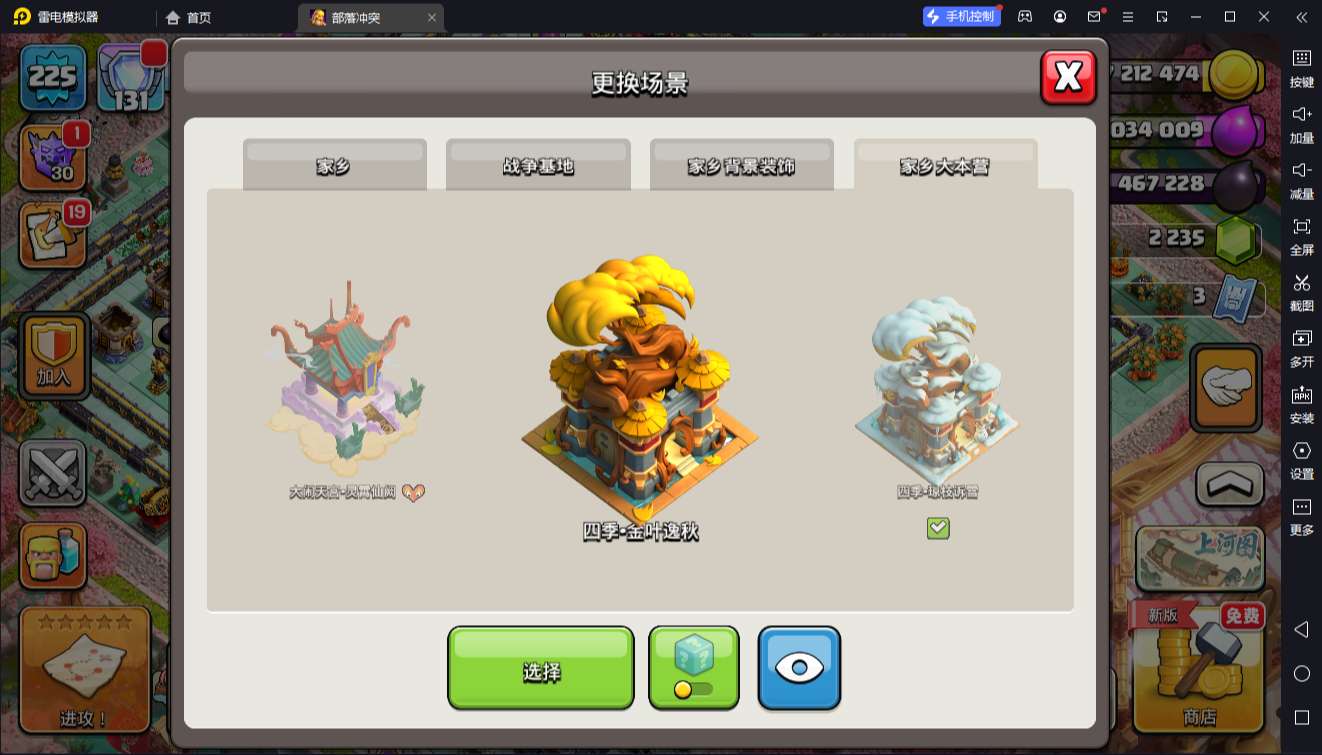Screen dimensions: 1322x755
Task: Select the 四季-金叶逸秋 golden tree skin
Action: coord(640,390)
